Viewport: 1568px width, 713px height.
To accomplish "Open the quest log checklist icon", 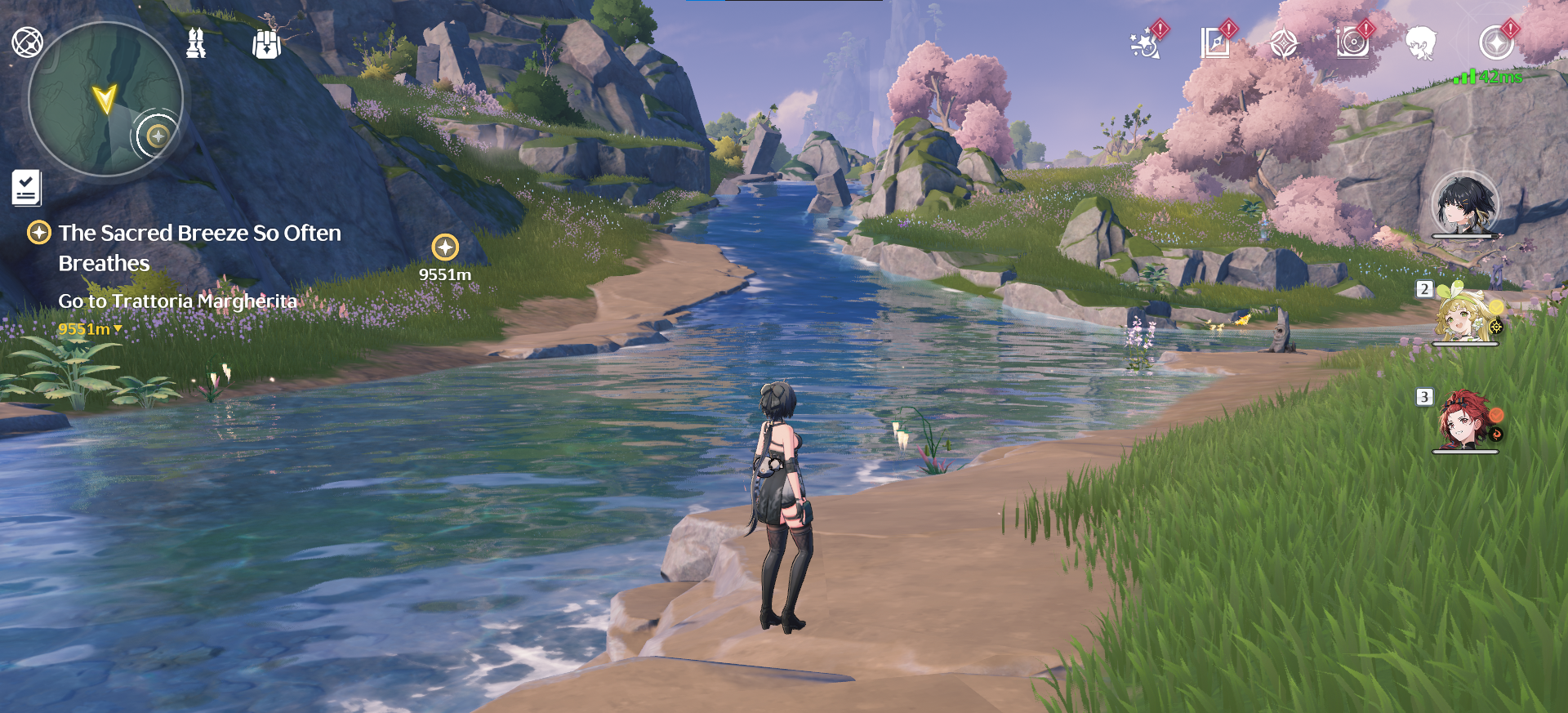I will coord(26,188).
